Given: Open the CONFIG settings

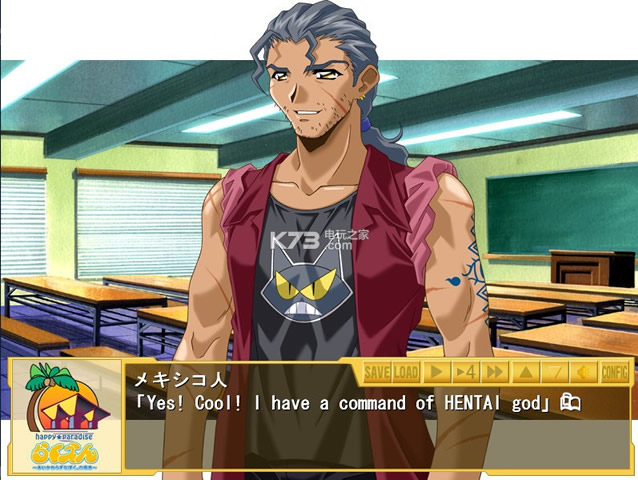Looking at the screenshot, I should (x=615, y=373).
